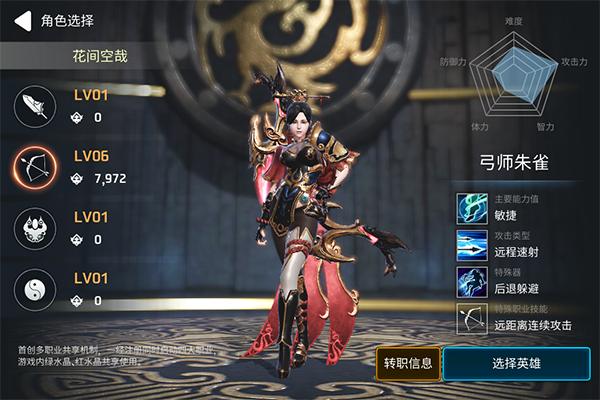This screenshot has width=600, height=400.
Task: Go back using the 角色选择 arrow
Action: click(22, 19)
